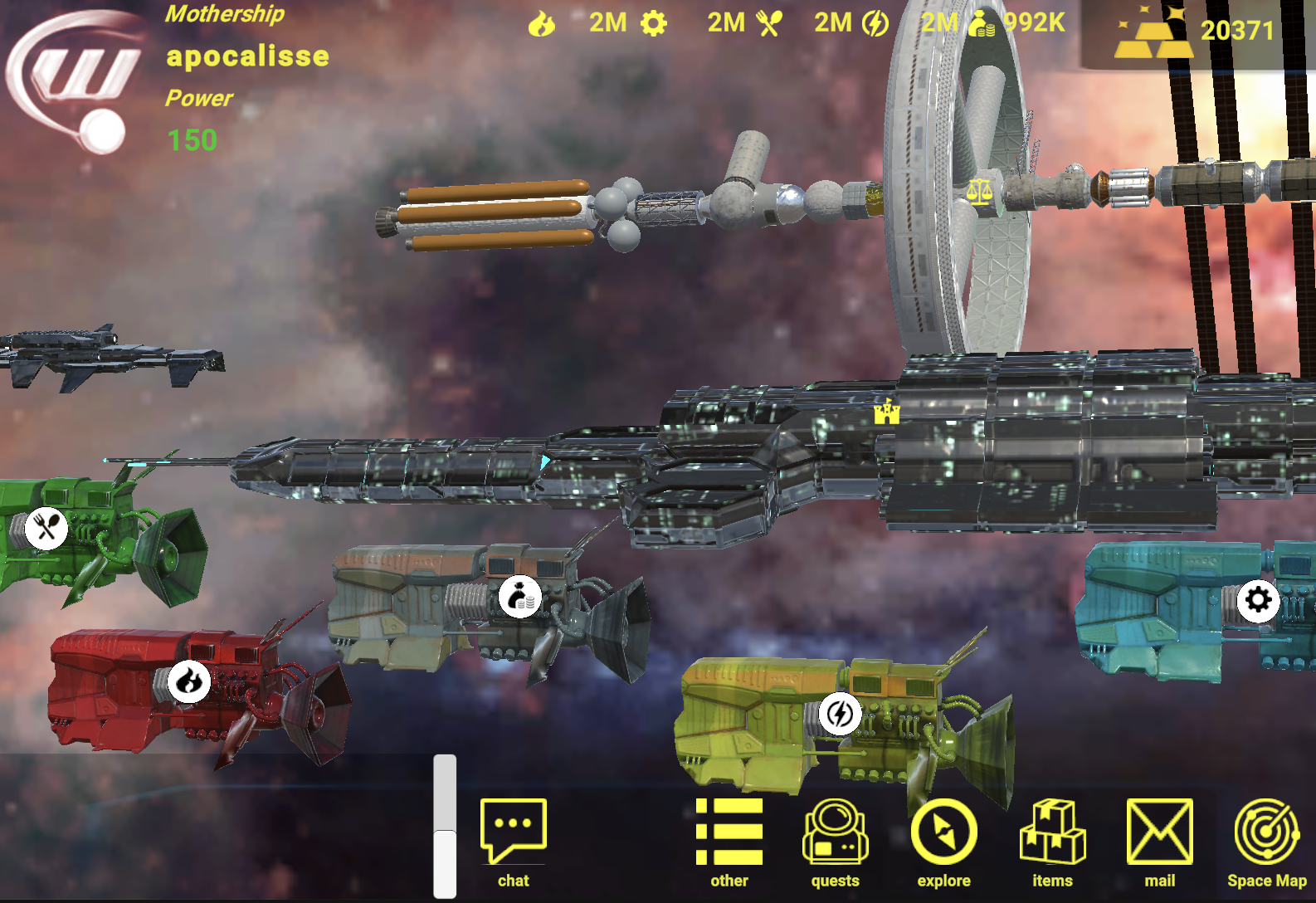Select the gear icon on blue ship
The width and height of the screenshot is (1316, 903).
(x=1258, y=599)
